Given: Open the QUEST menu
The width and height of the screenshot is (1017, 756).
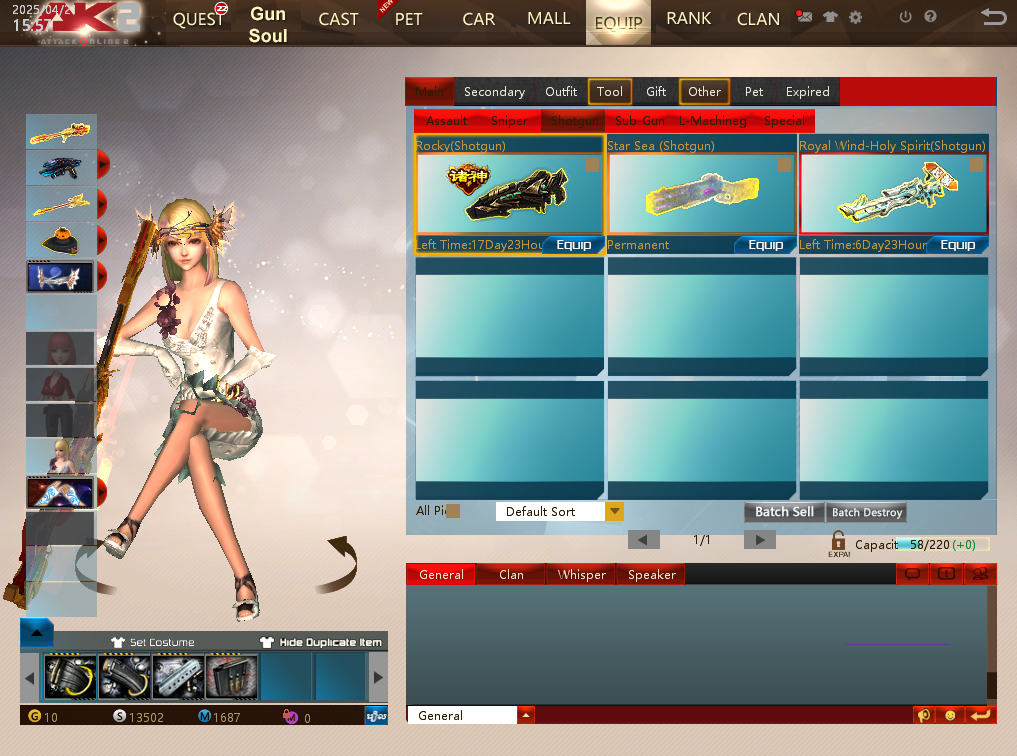Looking at the screenshot, I should [198, 19].
